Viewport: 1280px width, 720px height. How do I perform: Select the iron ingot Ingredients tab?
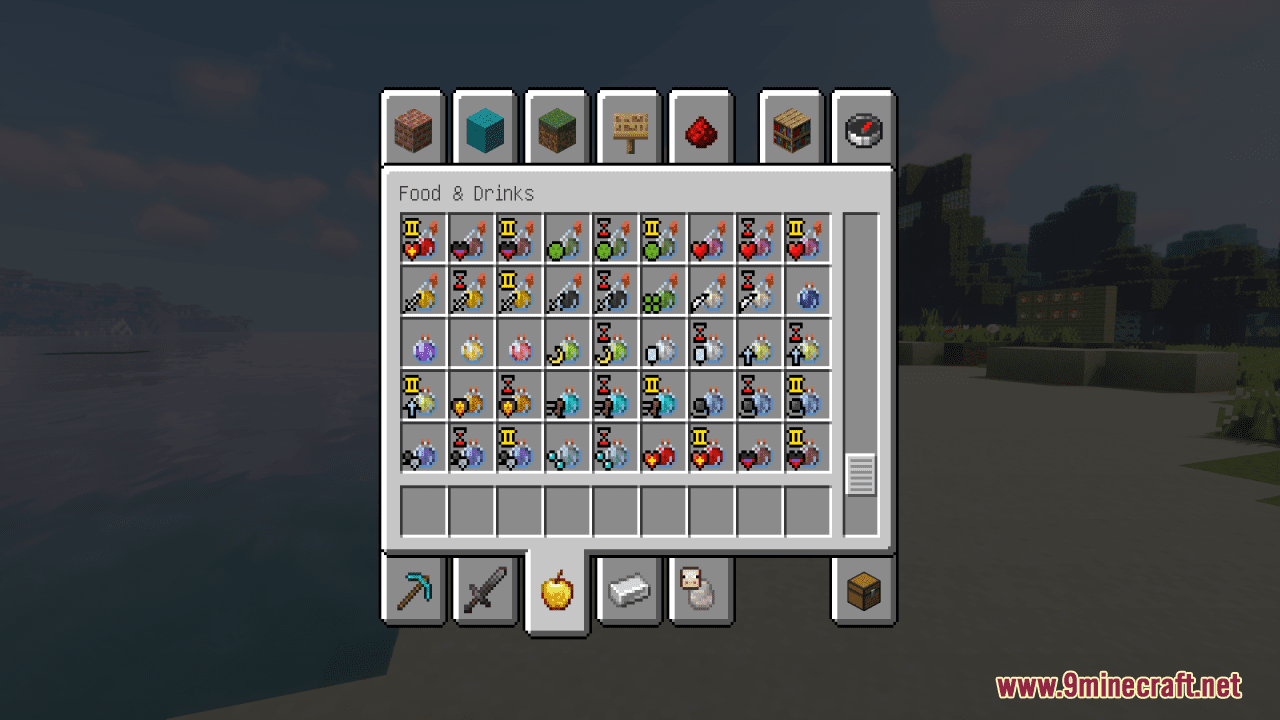tap(629, 590)
